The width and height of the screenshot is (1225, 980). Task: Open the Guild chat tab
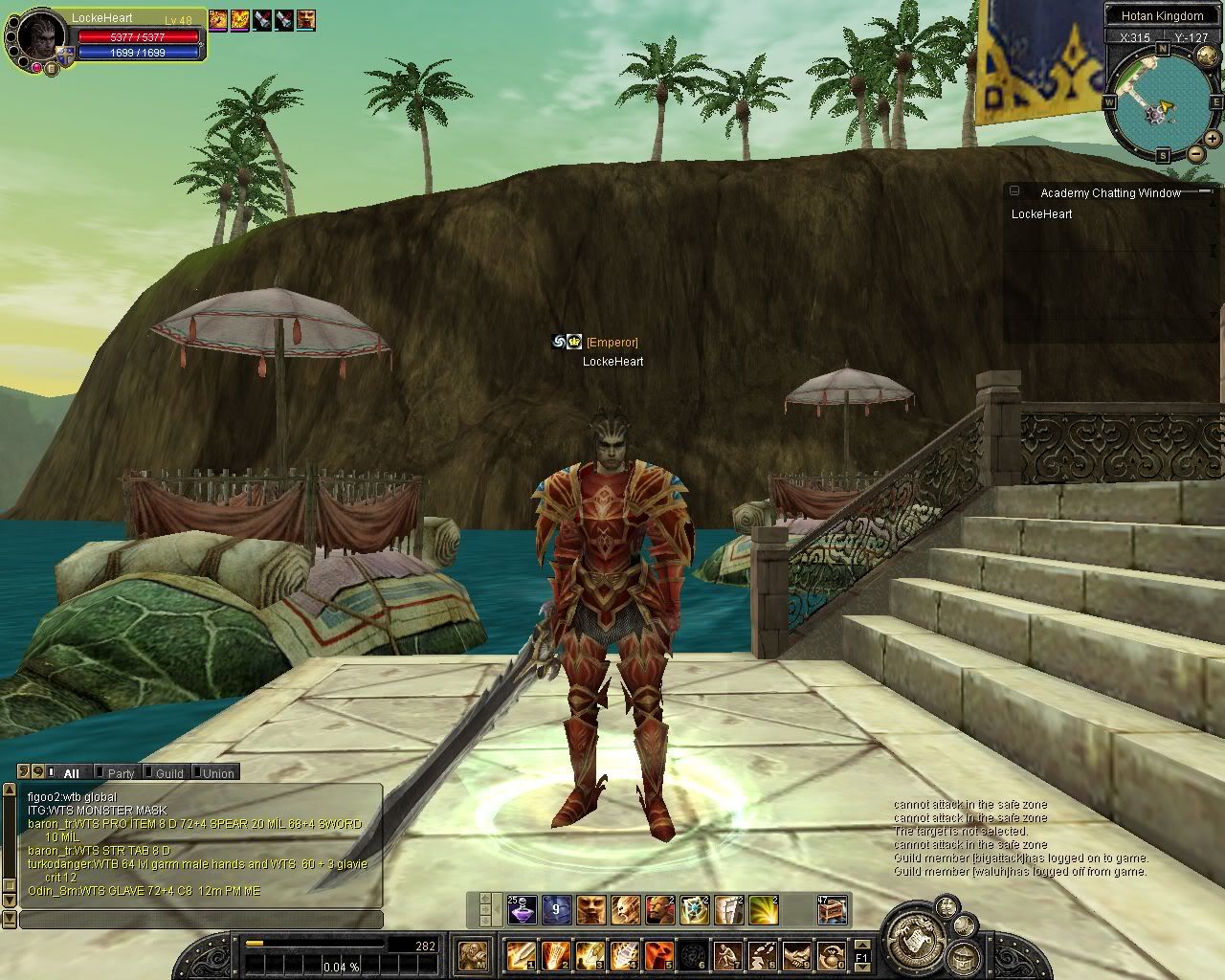pos(168,773)
